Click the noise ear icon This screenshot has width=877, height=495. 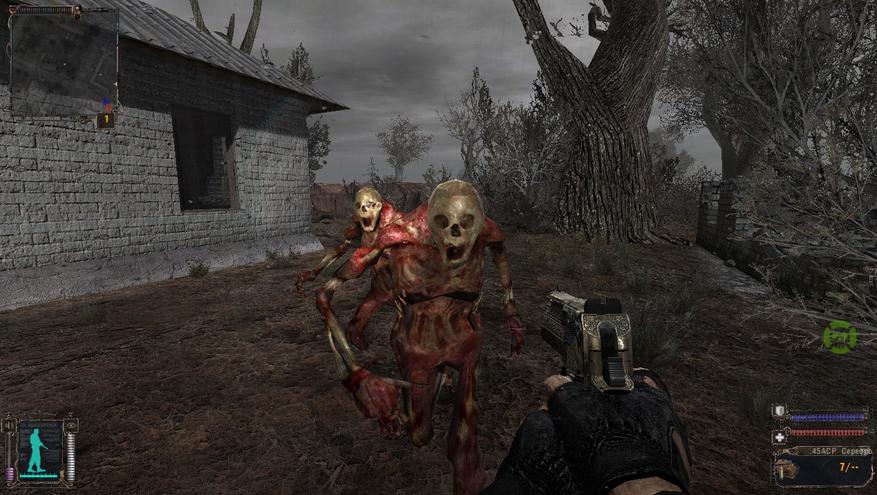11,425
